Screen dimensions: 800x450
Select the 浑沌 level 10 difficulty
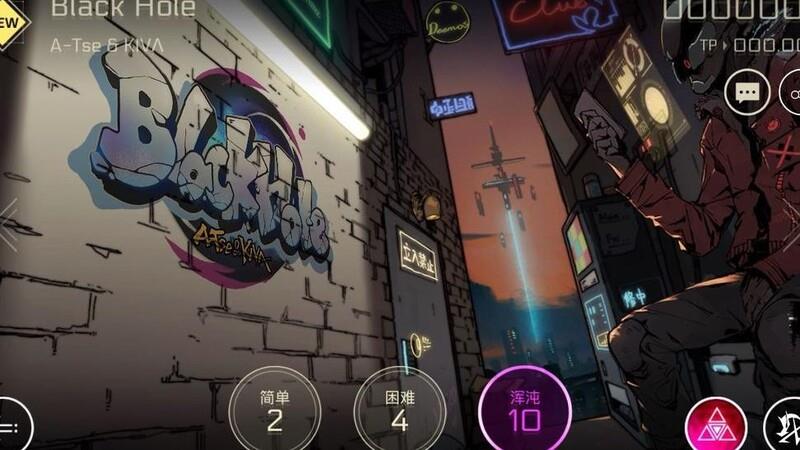(x=524, y=410)
